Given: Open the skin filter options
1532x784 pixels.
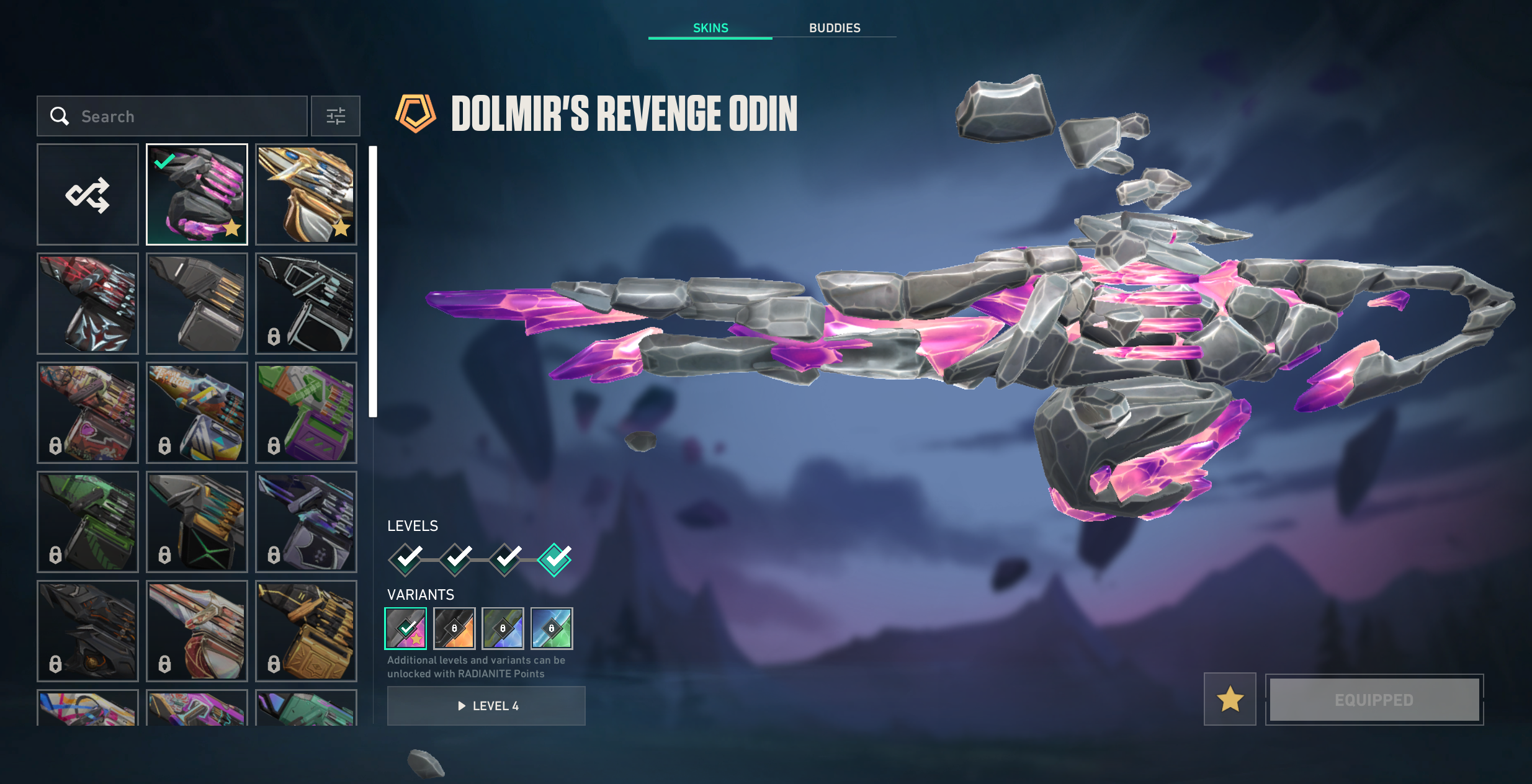Looking at the screenshot, I should (x=336, y=116).
